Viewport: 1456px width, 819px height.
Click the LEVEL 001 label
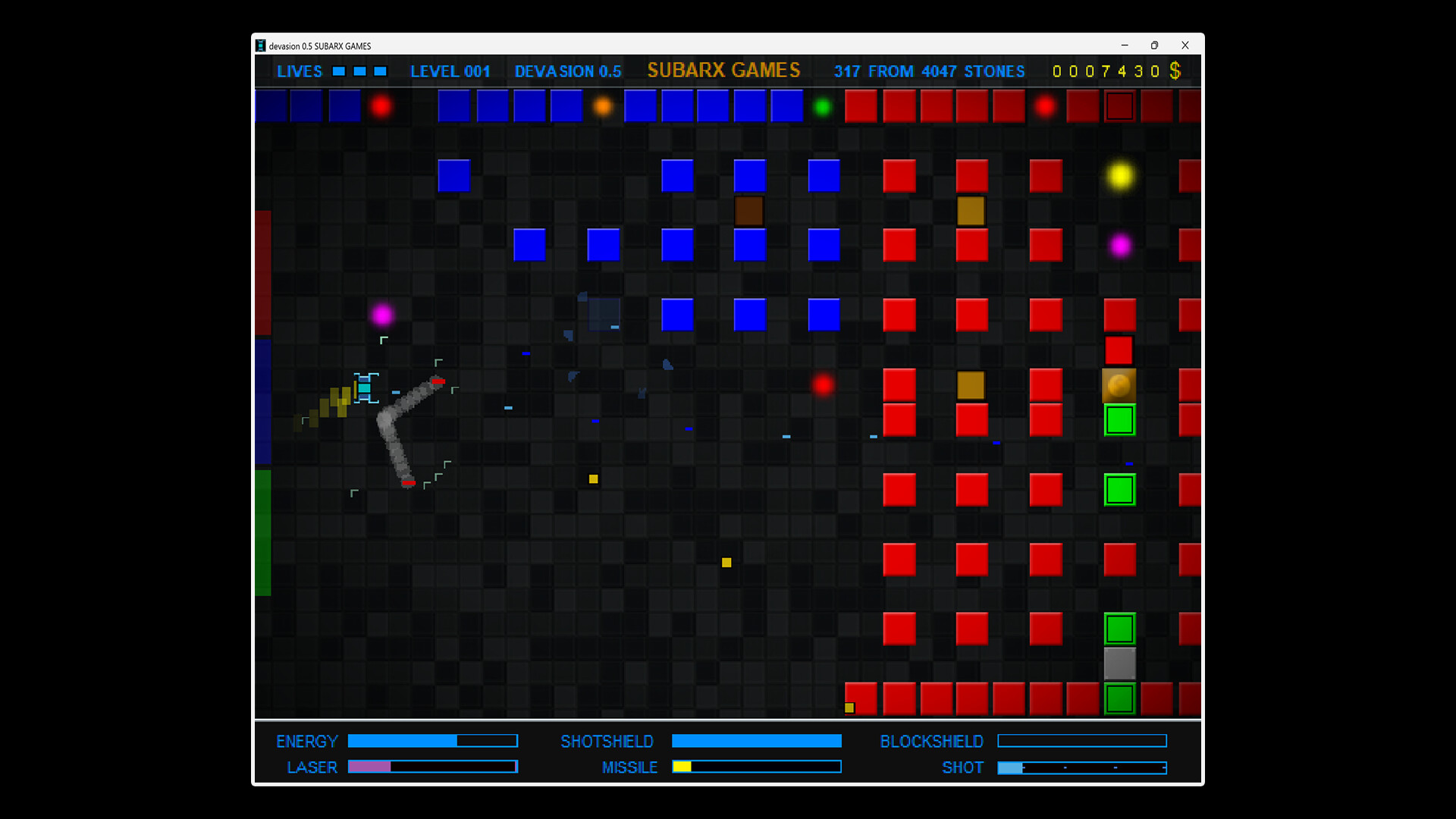pos(450,71)
